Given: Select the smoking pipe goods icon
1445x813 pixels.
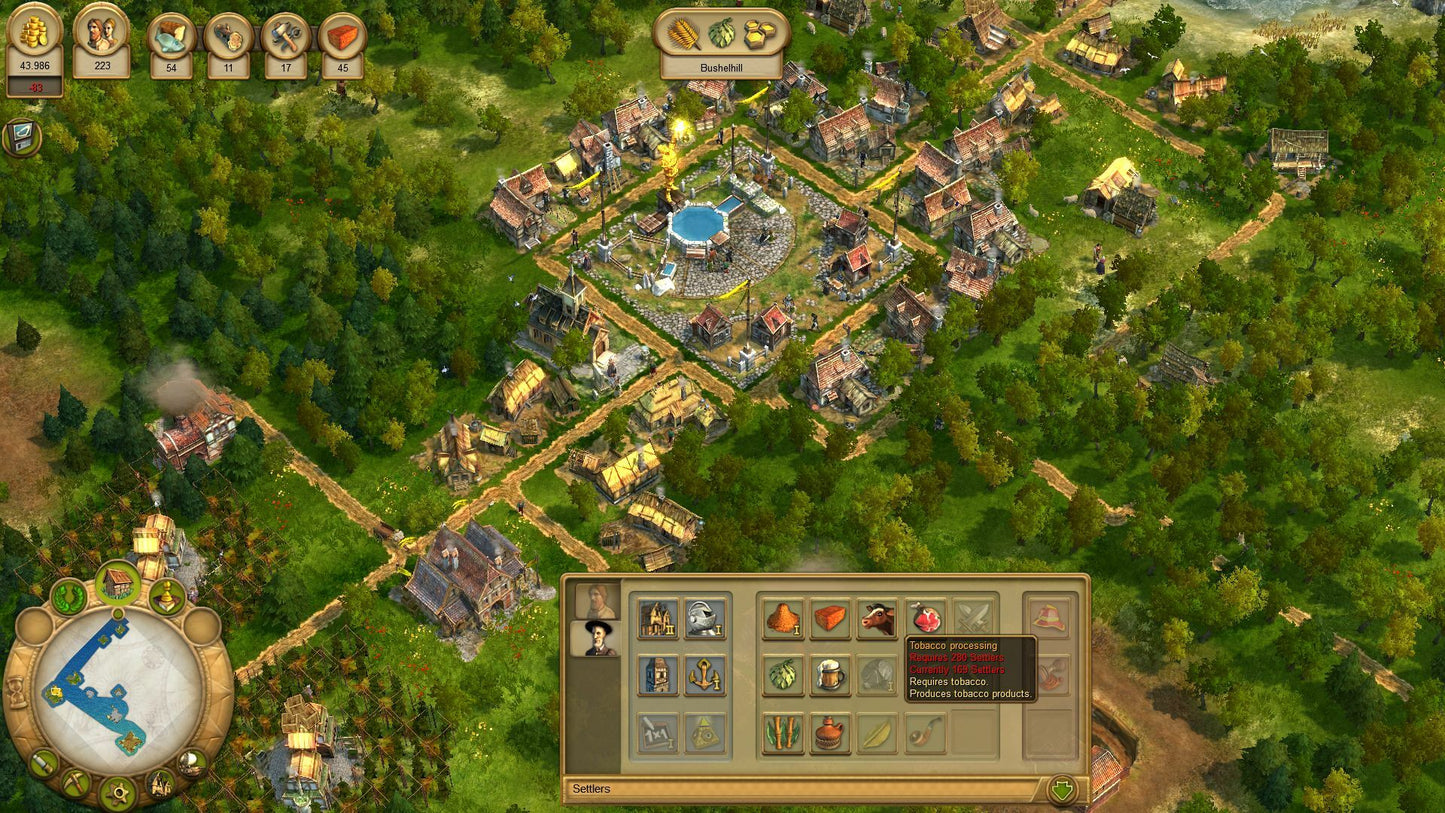Looking at the screenshot, I should click(922, 733).
